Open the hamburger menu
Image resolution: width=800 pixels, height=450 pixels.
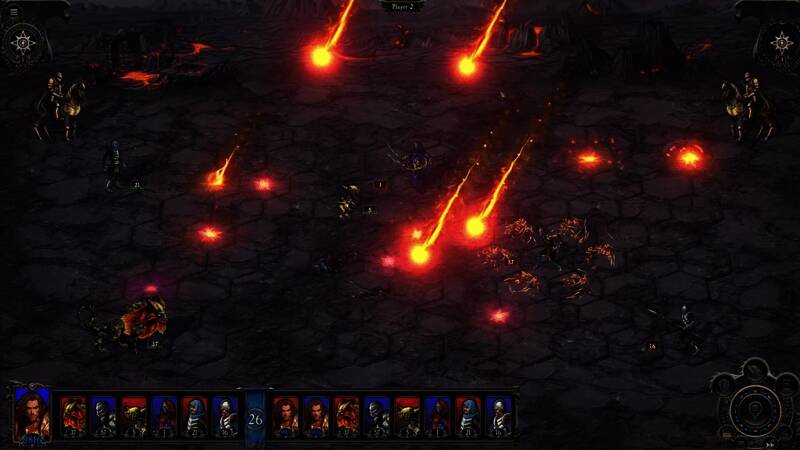(13, 11)
